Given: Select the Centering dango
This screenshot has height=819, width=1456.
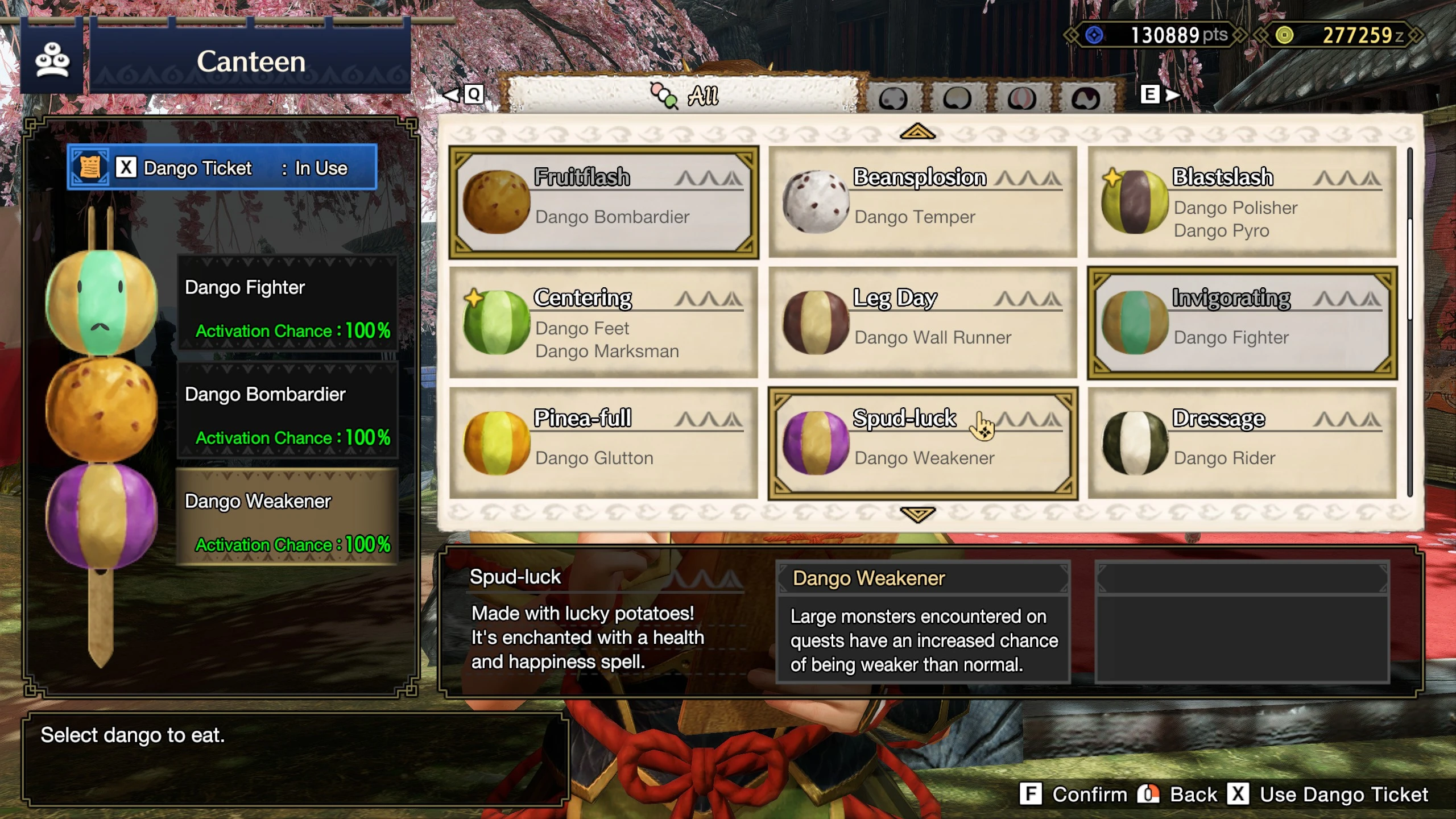Looking at the screenshot, I should [x=603, y=321].
